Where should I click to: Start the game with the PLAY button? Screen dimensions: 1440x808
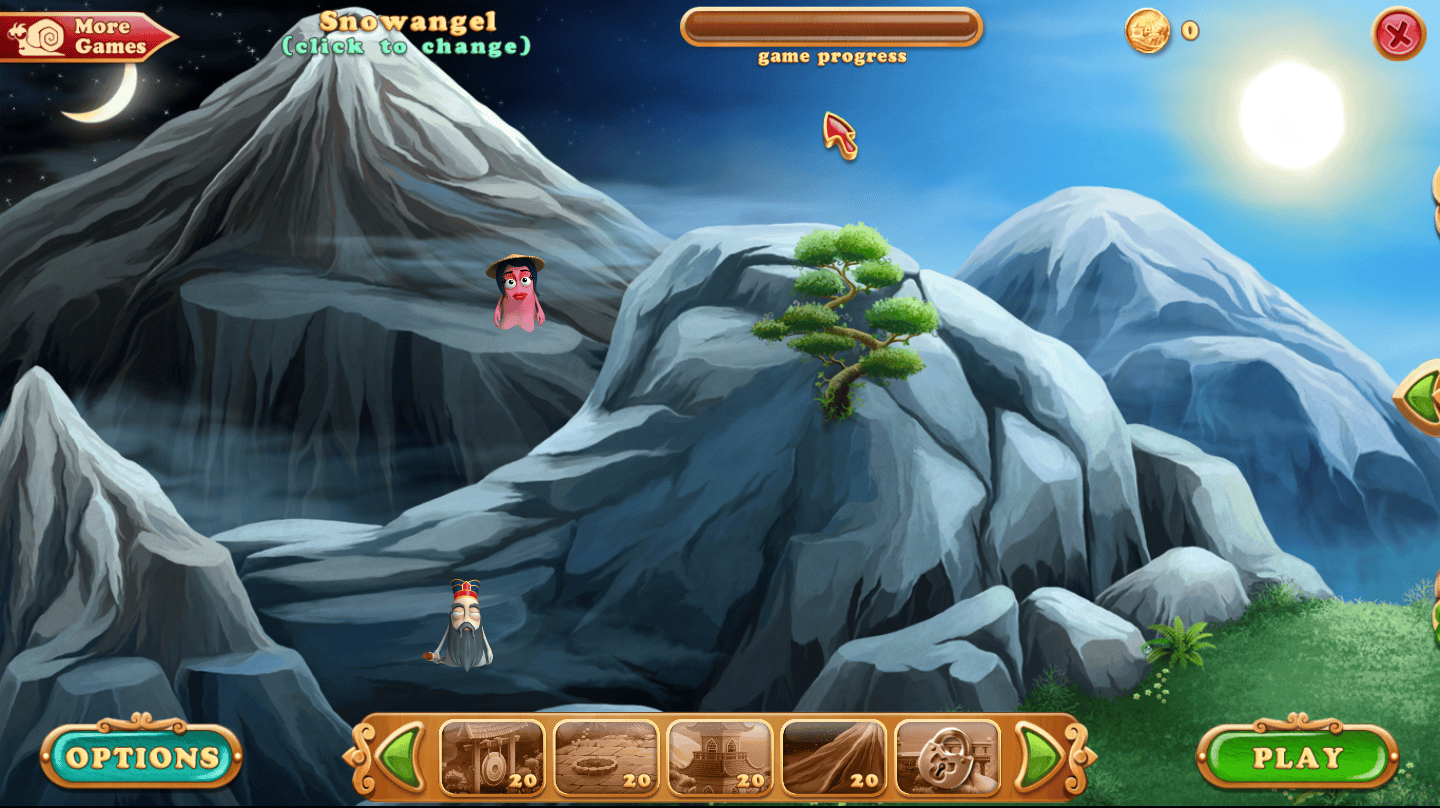(1297, 757)
